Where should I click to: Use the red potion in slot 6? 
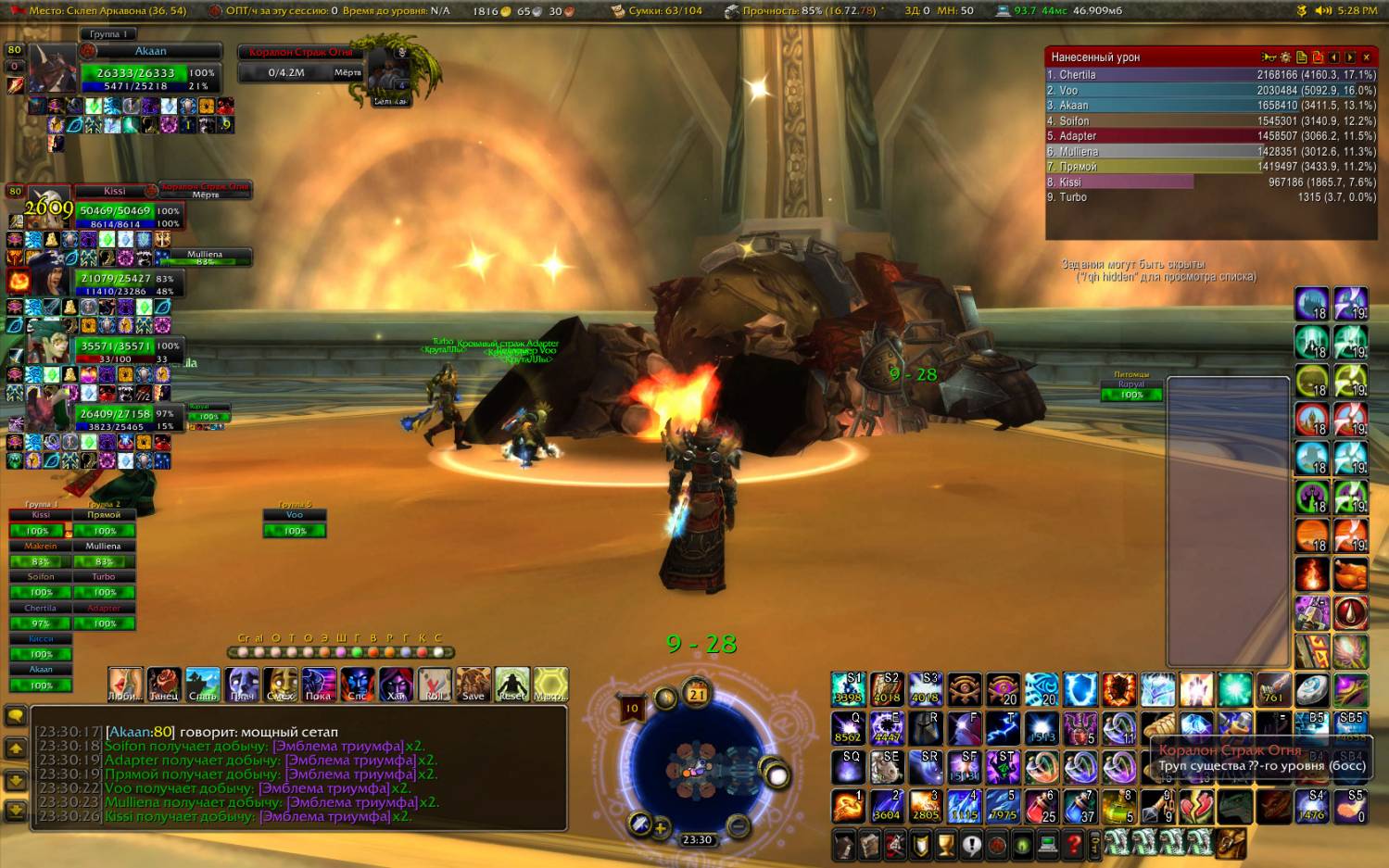pos(1042,806)
